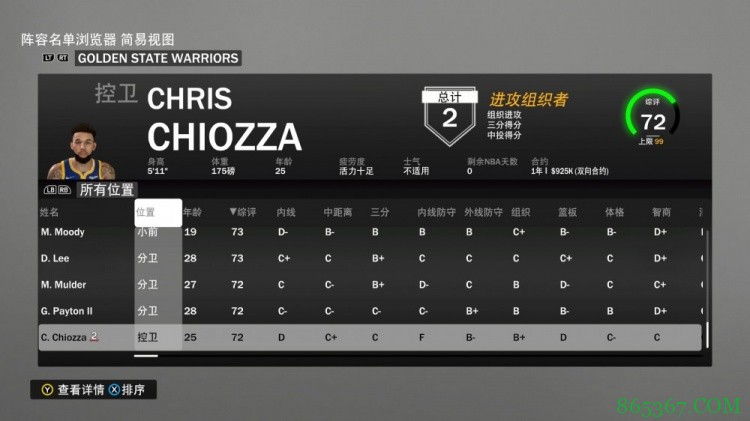The width and height of the screenshot is (750, 421).
Task: Sort by the 中距离 mid-range column
Action: [335, 212]
